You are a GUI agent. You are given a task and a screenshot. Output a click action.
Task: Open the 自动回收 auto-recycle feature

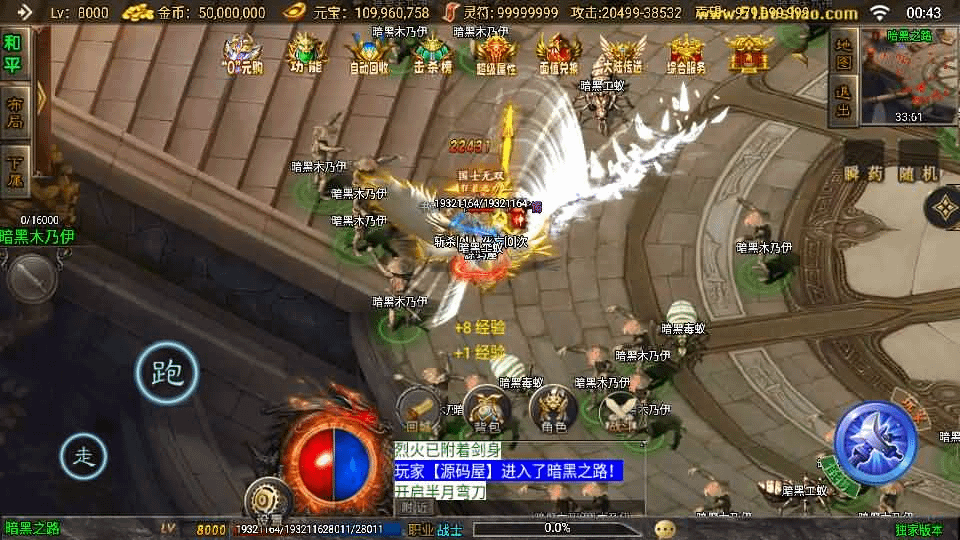368,54
